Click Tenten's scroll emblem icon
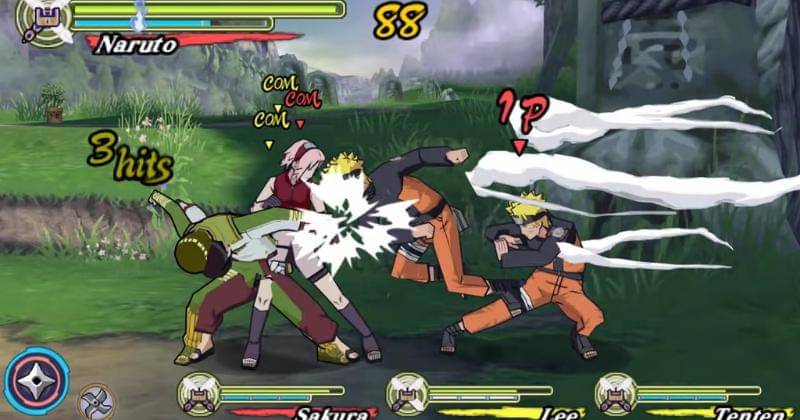The height and width of the screenshot is (420, 800). [x=616, y=394]
